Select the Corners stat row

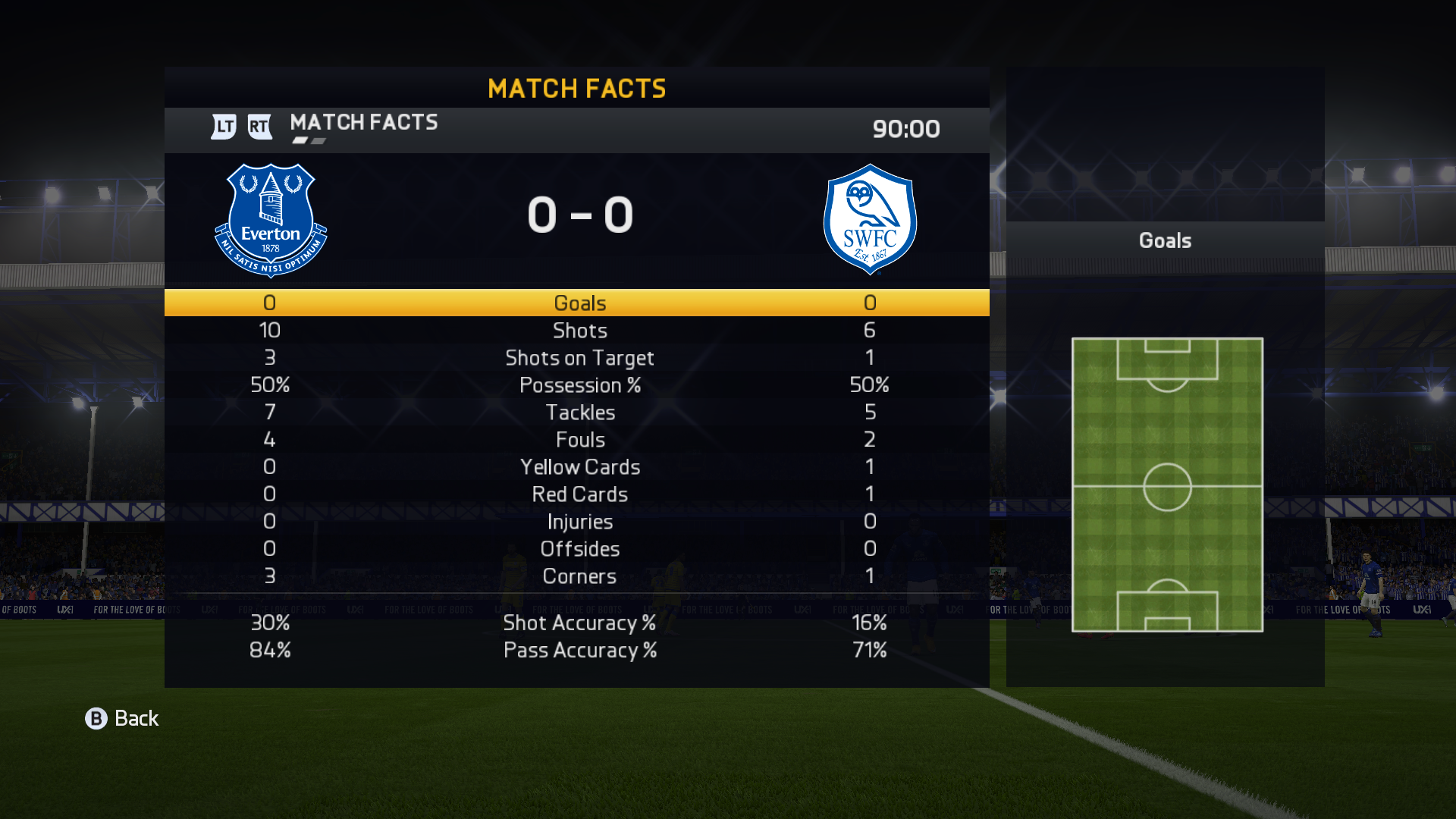pyautogui.click(x=579, y=576)
